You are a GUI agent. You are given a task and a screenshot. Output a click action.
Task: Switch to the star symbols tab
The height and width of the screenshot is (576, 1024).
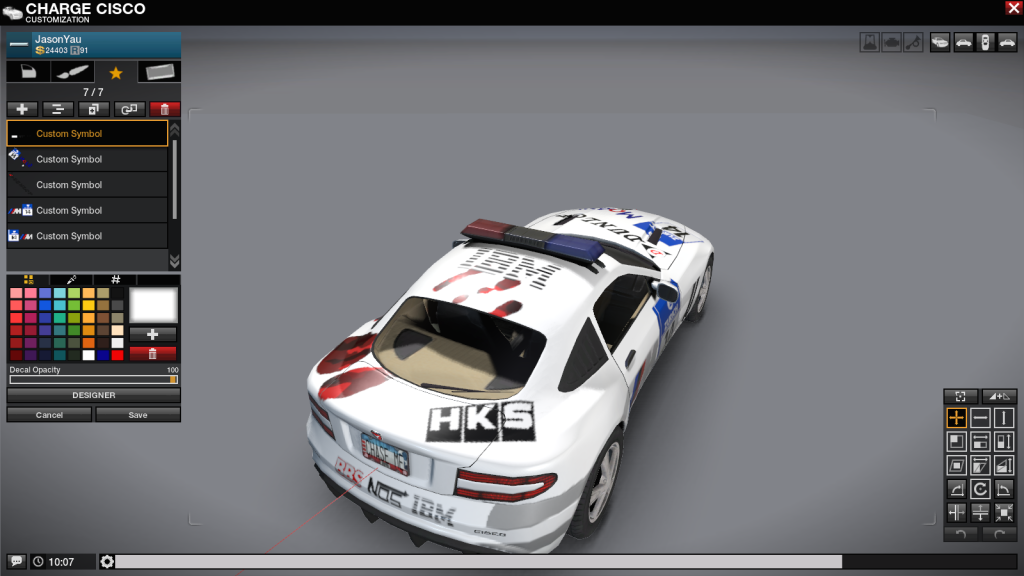(x=116, y=72)
